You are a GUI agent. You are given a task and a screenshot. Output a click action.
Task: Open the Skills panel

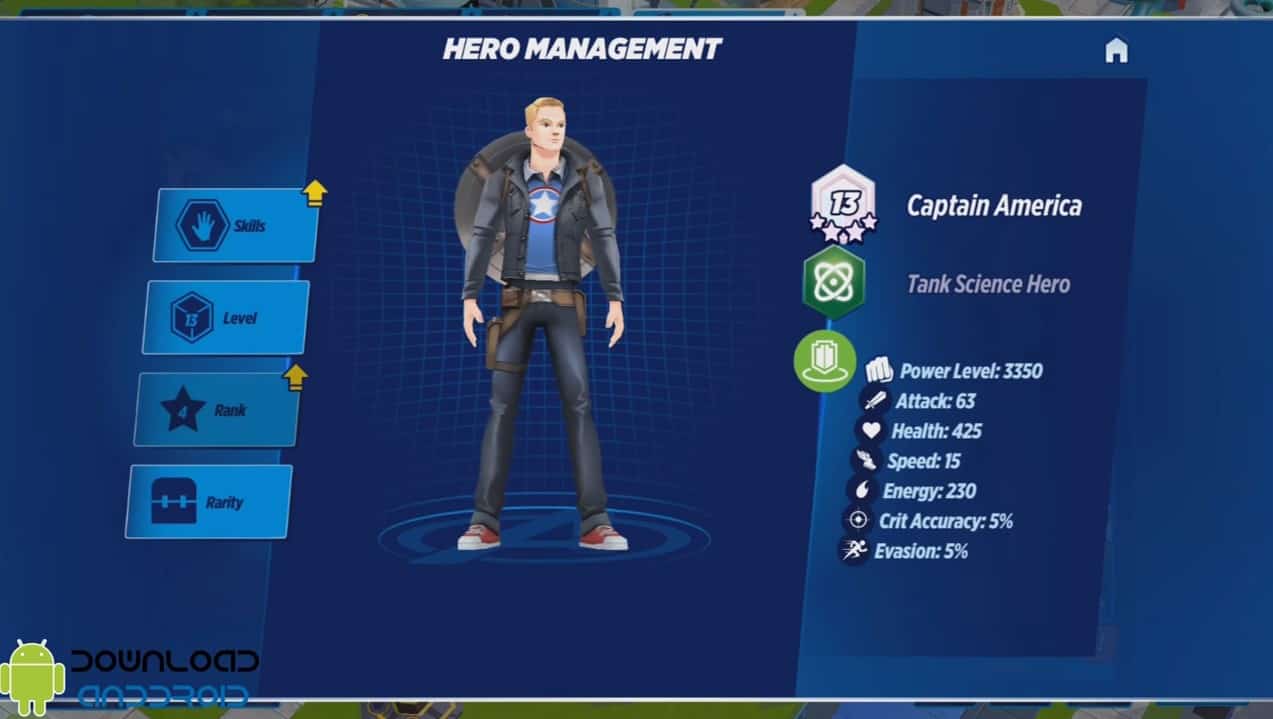coord(236,225)
